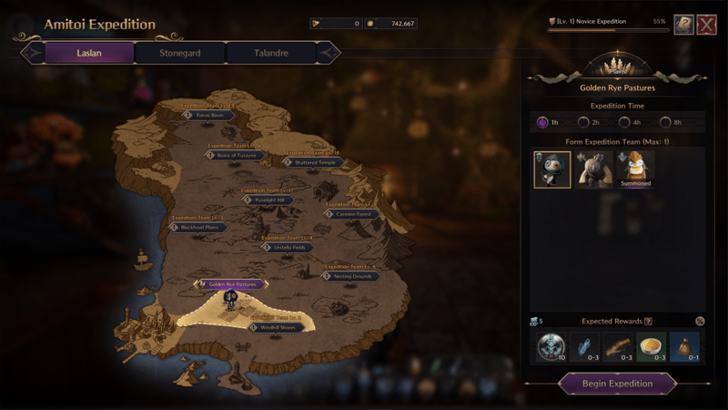Open the expedition help guide icon
This screenshot has width=728, height=410.
pyautogui.click(x=683, y=25)
